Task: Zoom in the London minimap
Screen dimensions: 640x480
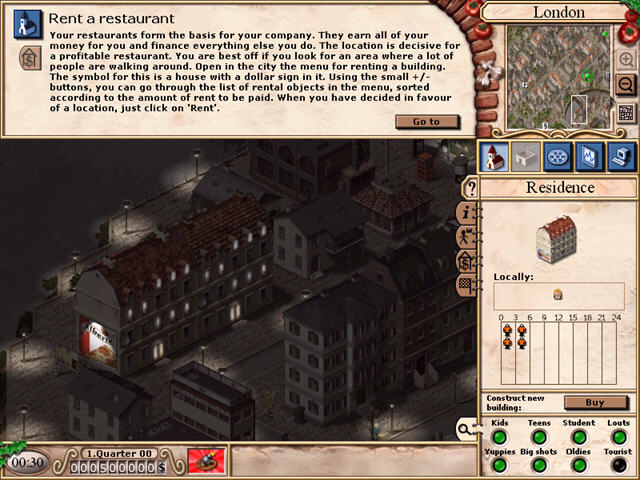Action: 626,60
